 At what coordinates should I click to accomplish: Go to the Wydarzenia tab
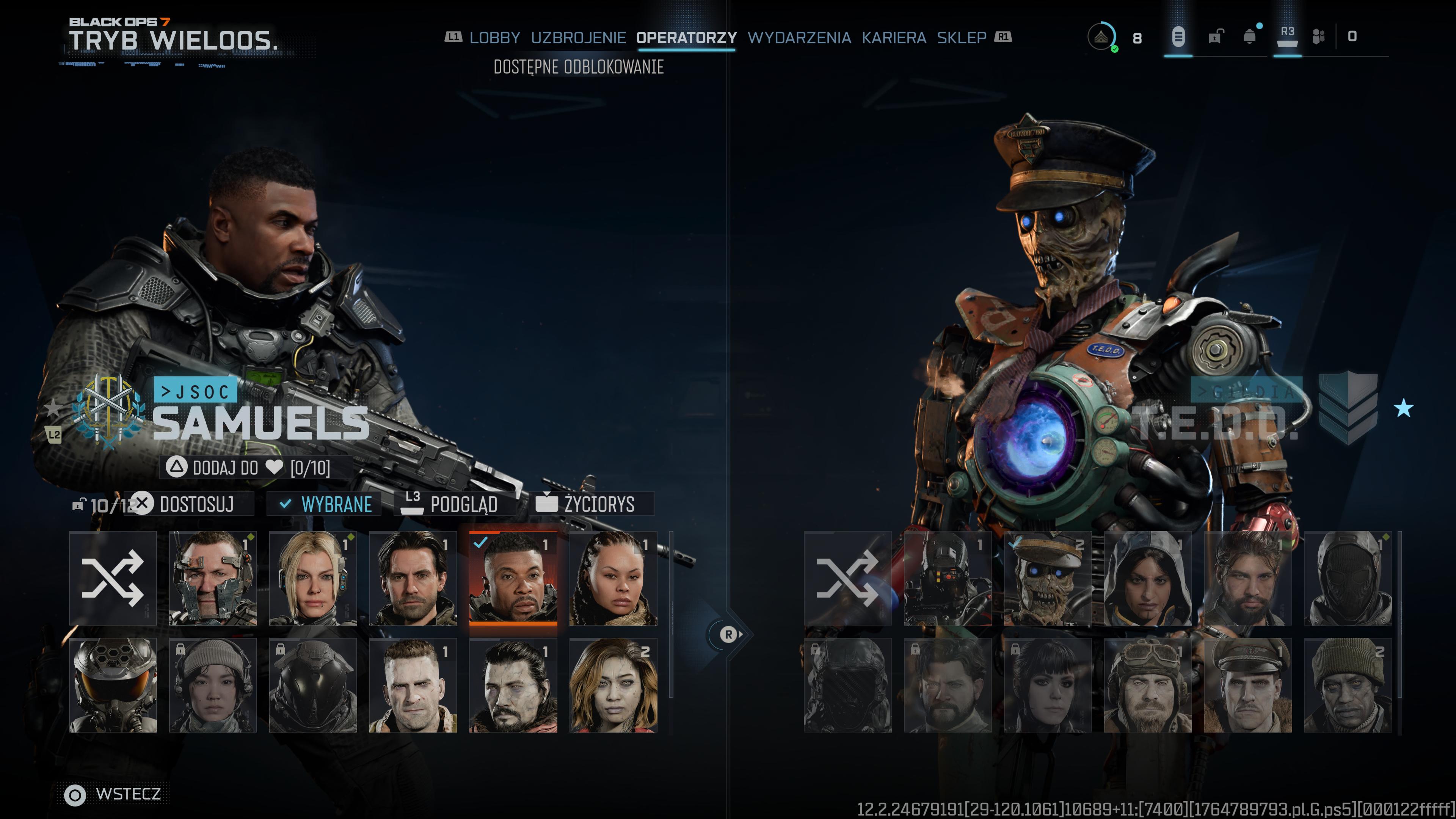799,38
